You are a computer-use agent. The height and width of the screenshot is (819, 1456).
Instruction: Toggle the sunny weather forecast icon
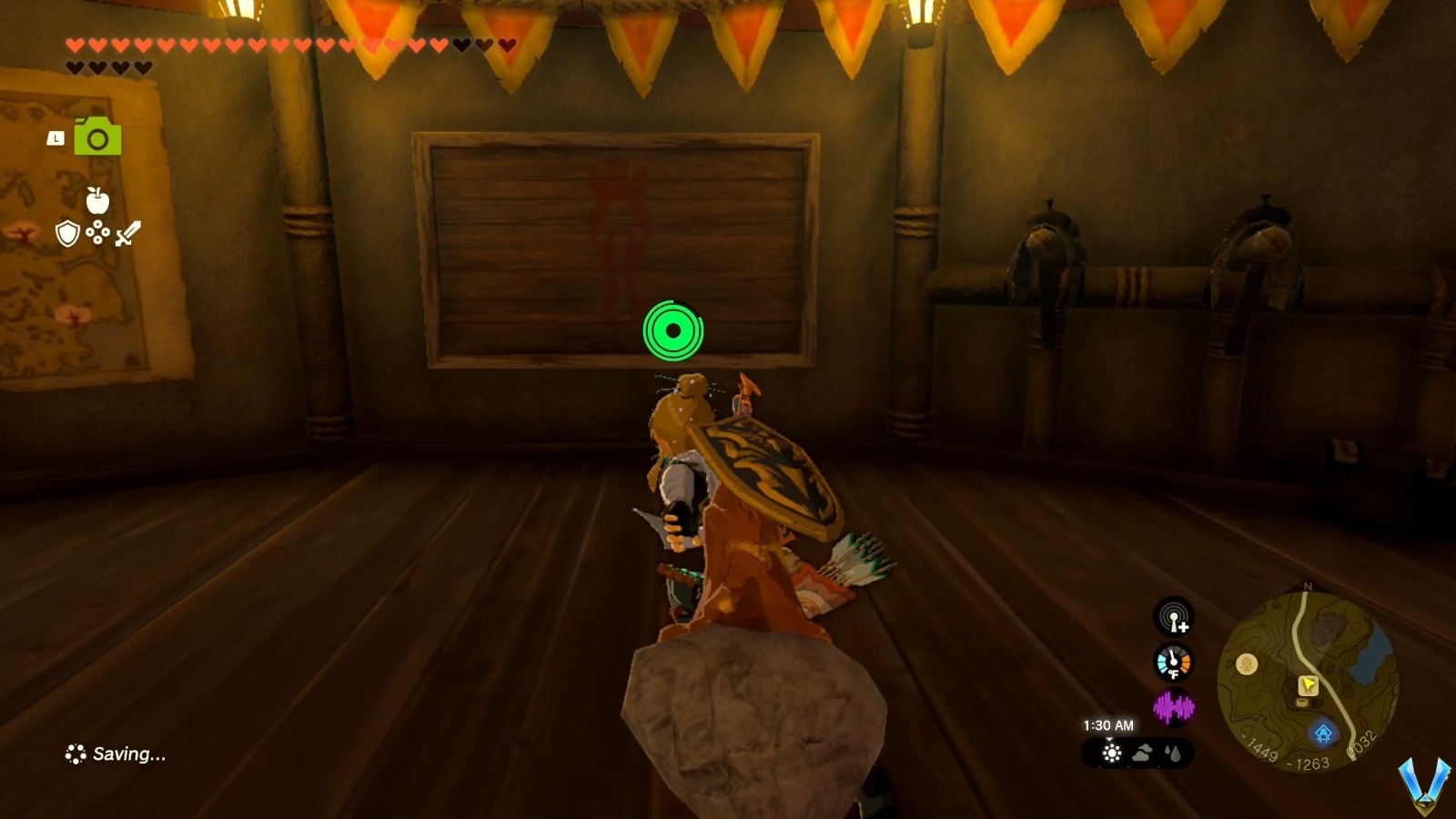tap(1110, 753)
